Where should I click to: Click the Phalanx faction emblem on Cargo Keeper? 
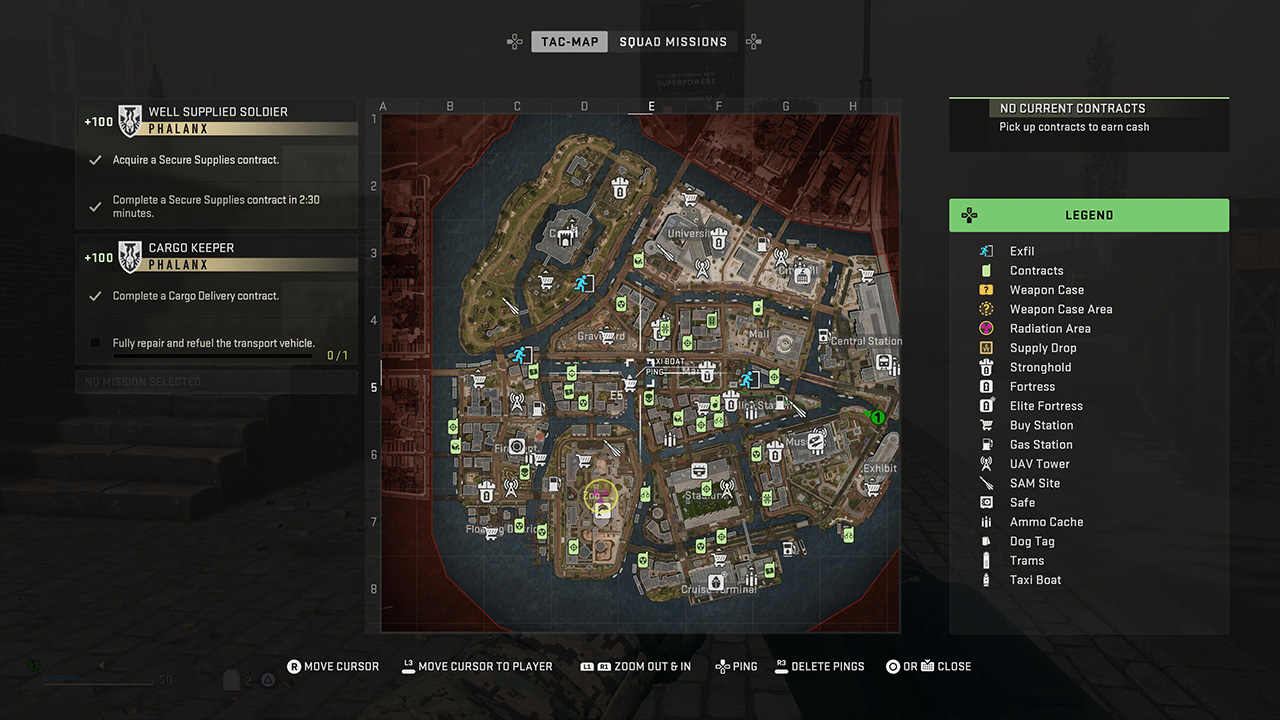[129, 257]
